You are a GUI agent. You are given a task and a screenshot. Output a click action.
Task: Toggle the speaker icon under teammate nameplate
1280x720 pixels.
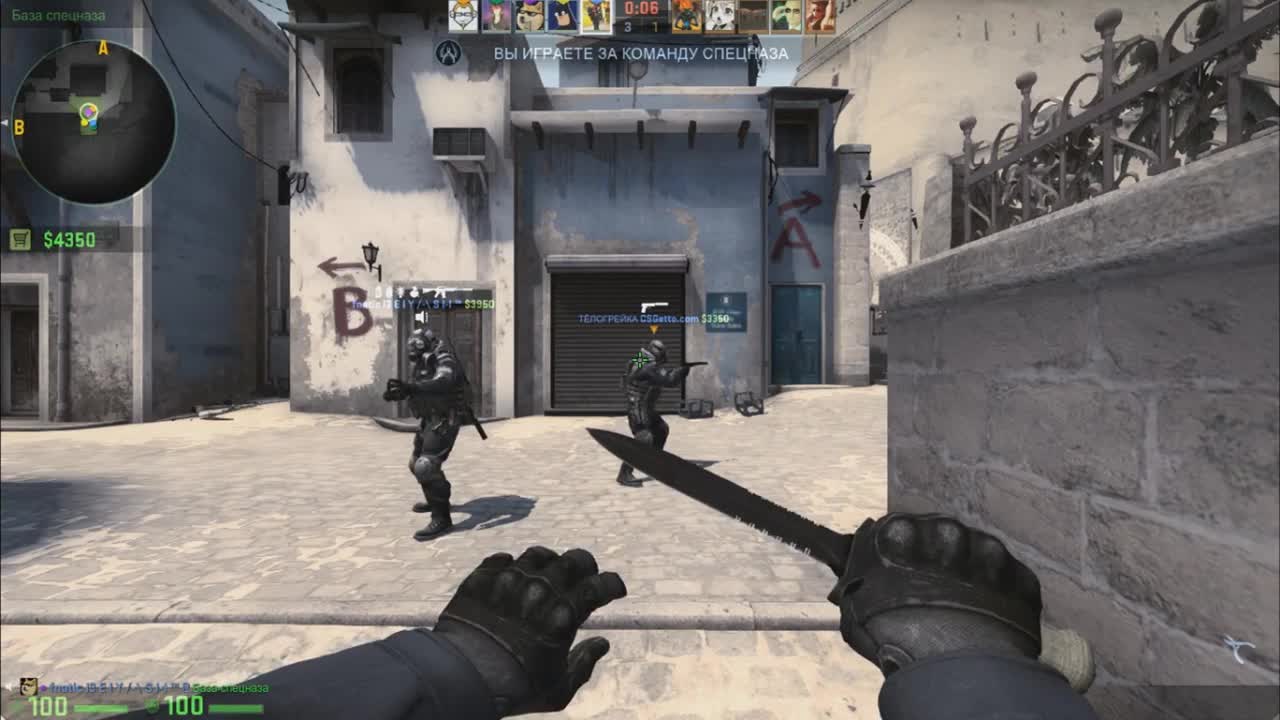coord(421,316)
